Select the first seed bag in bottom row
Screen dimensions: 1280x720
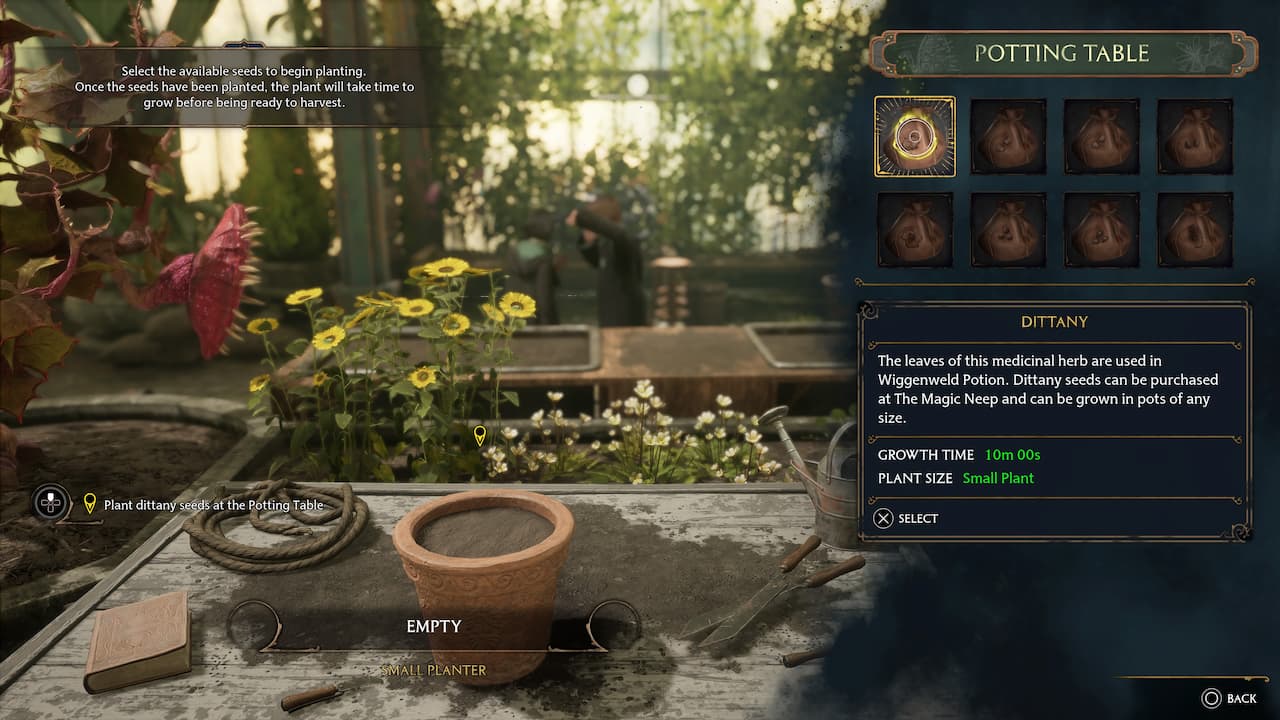915,231
